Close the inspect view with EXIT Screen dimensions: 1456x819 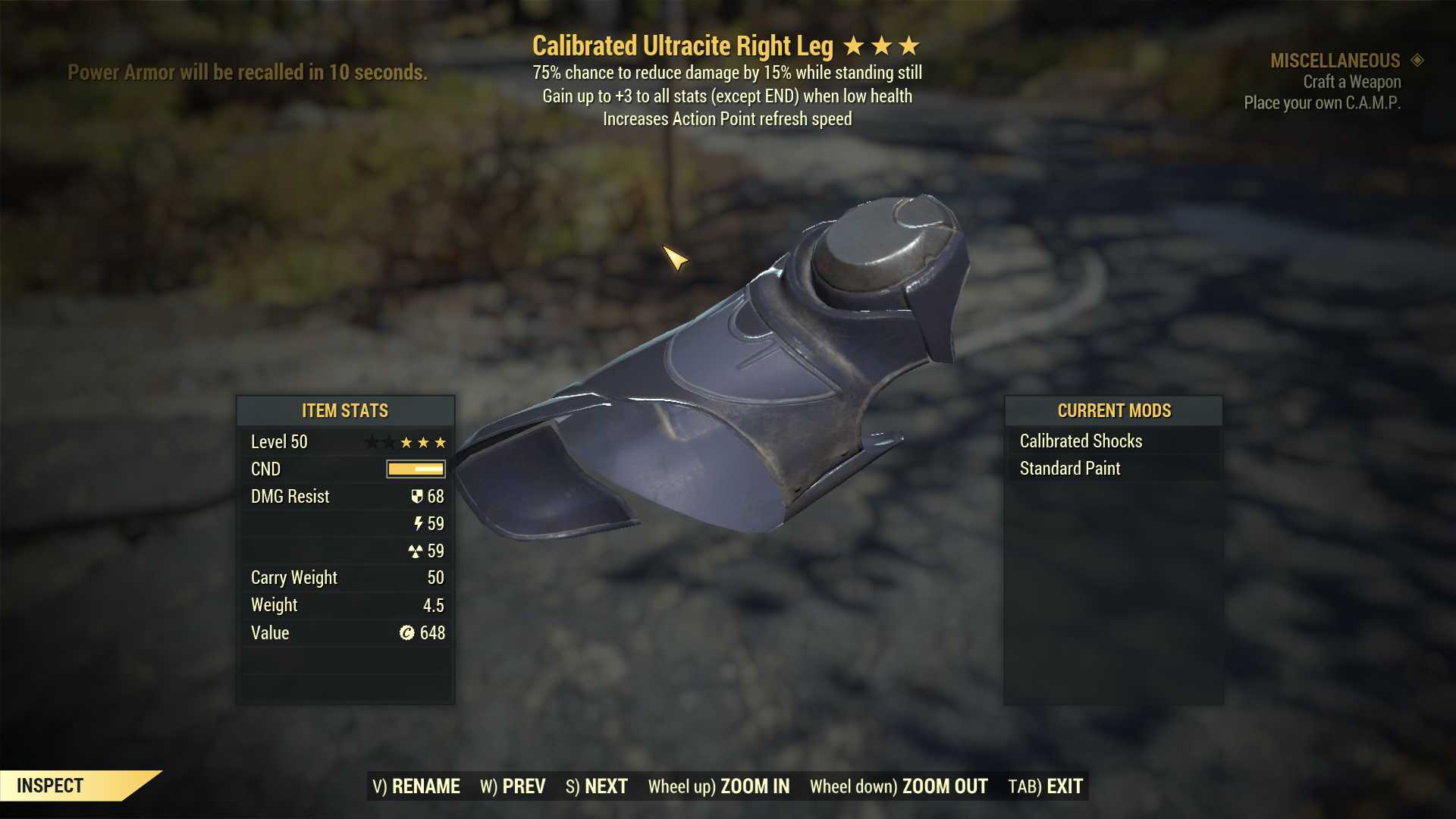1045,786
